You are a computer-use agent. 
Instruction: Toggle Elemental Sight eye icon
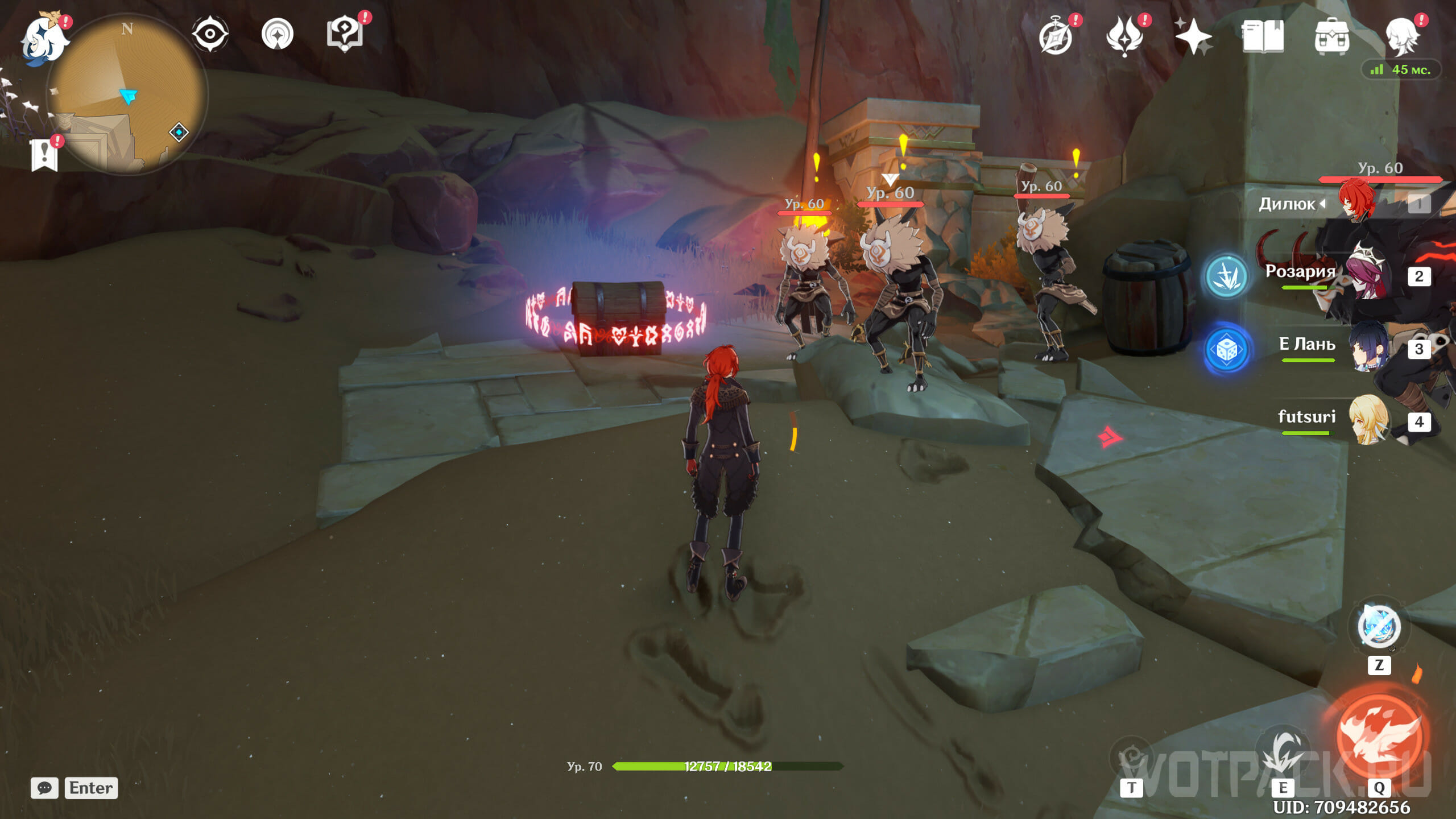(210, 34)
